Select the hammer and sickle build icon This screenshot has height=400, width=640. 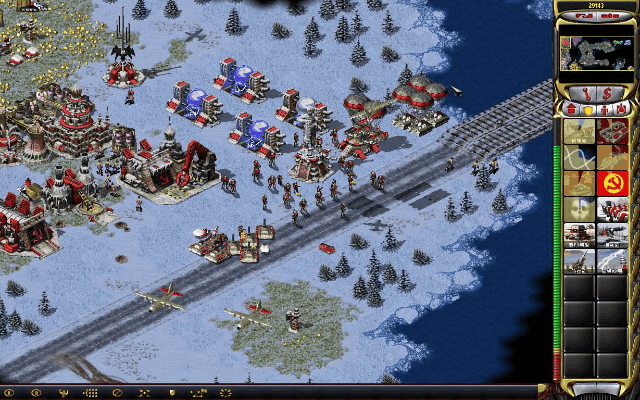pos(612,183)
